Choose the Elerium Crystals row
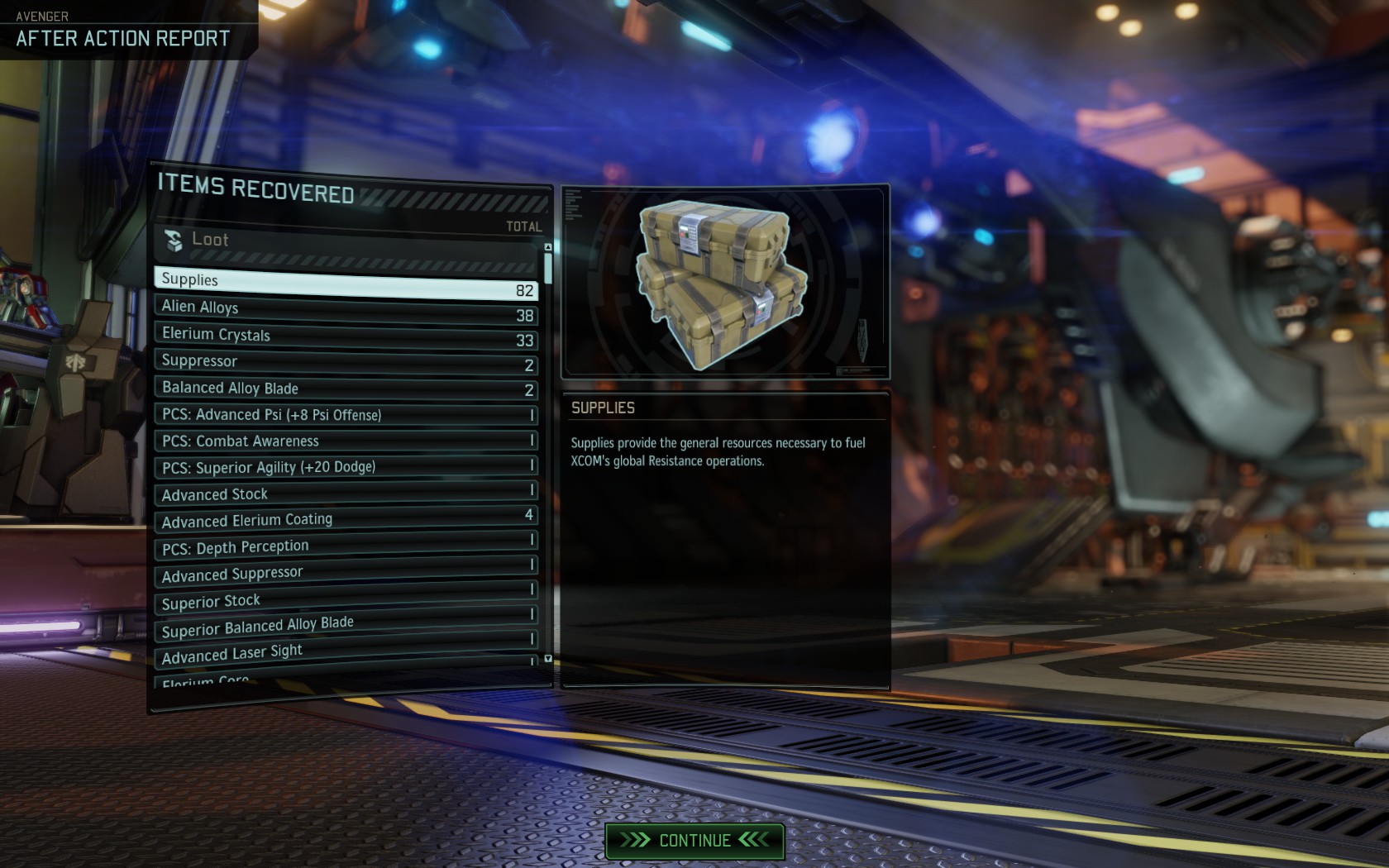1389x868 pixels. tap(346, 336)
